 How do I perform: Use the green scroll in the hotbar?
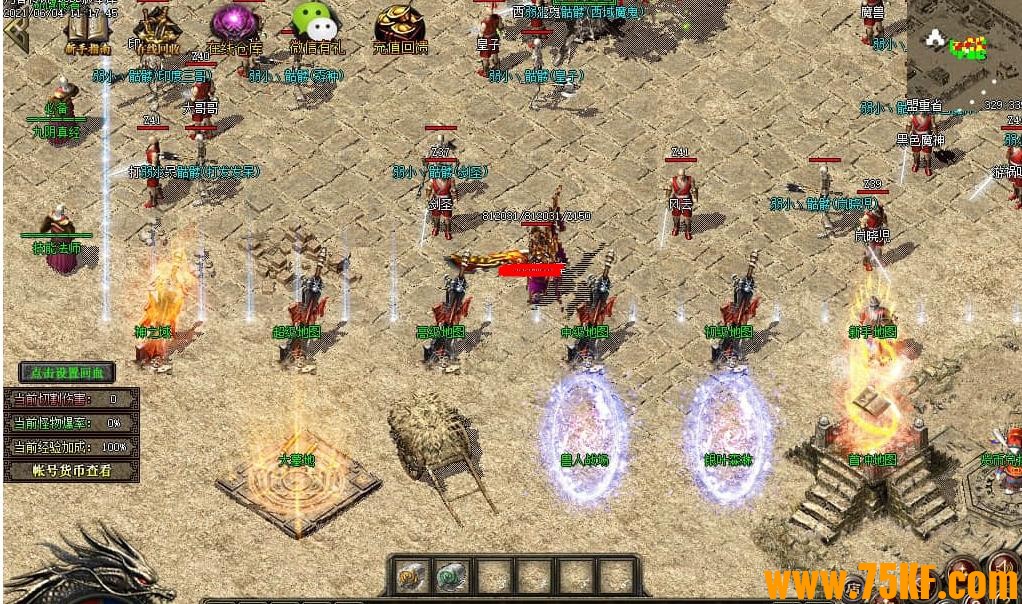click(x=452, y=576)
